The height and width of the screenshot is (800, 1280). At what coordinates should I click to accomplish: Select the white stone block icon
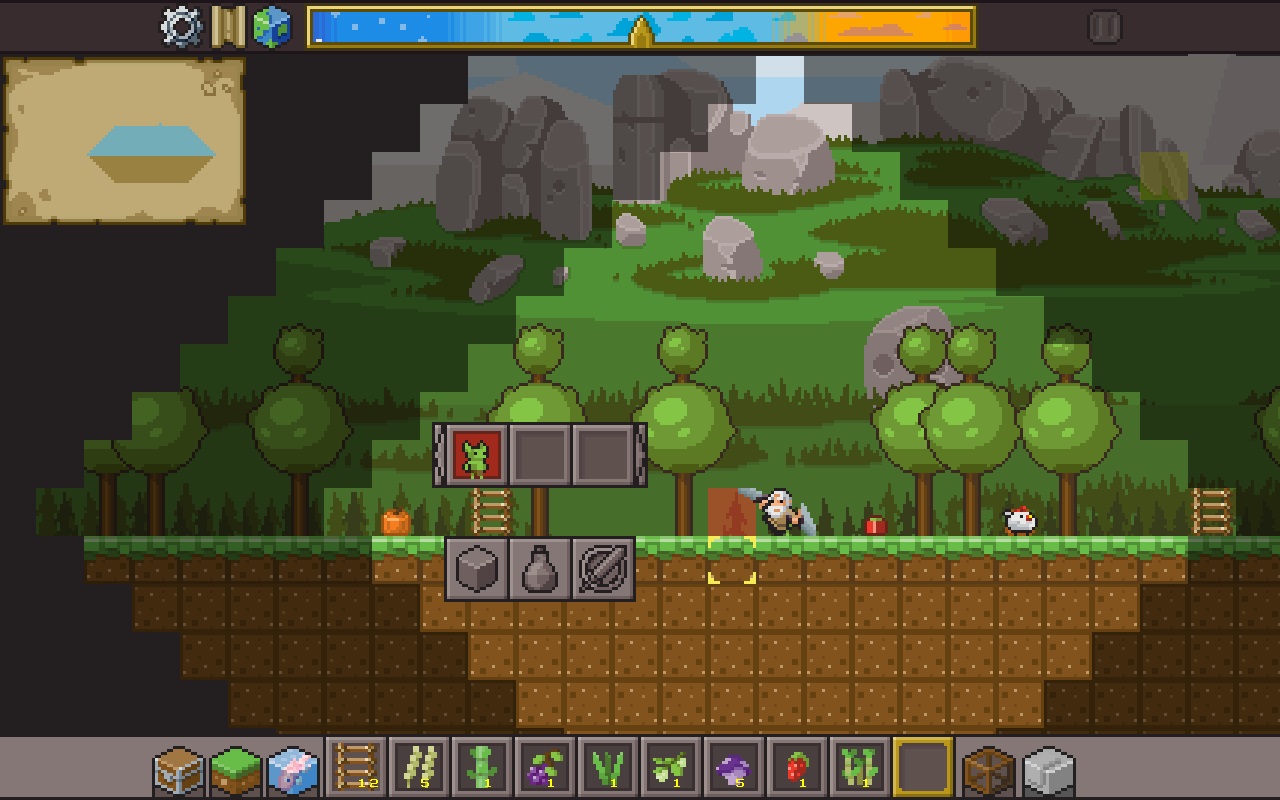[x=1047, y=771]
